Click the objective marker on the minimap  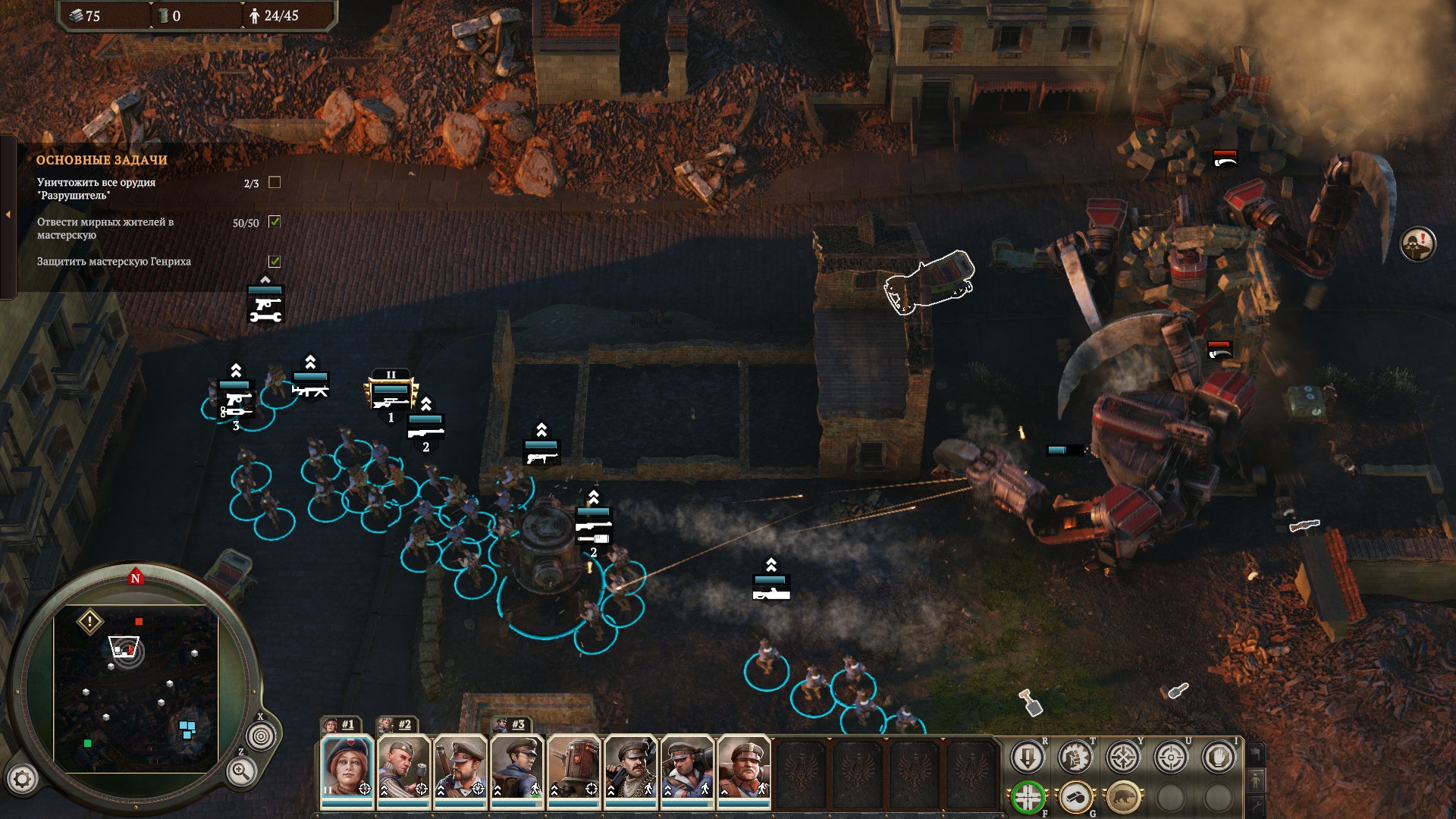(89, 623)
